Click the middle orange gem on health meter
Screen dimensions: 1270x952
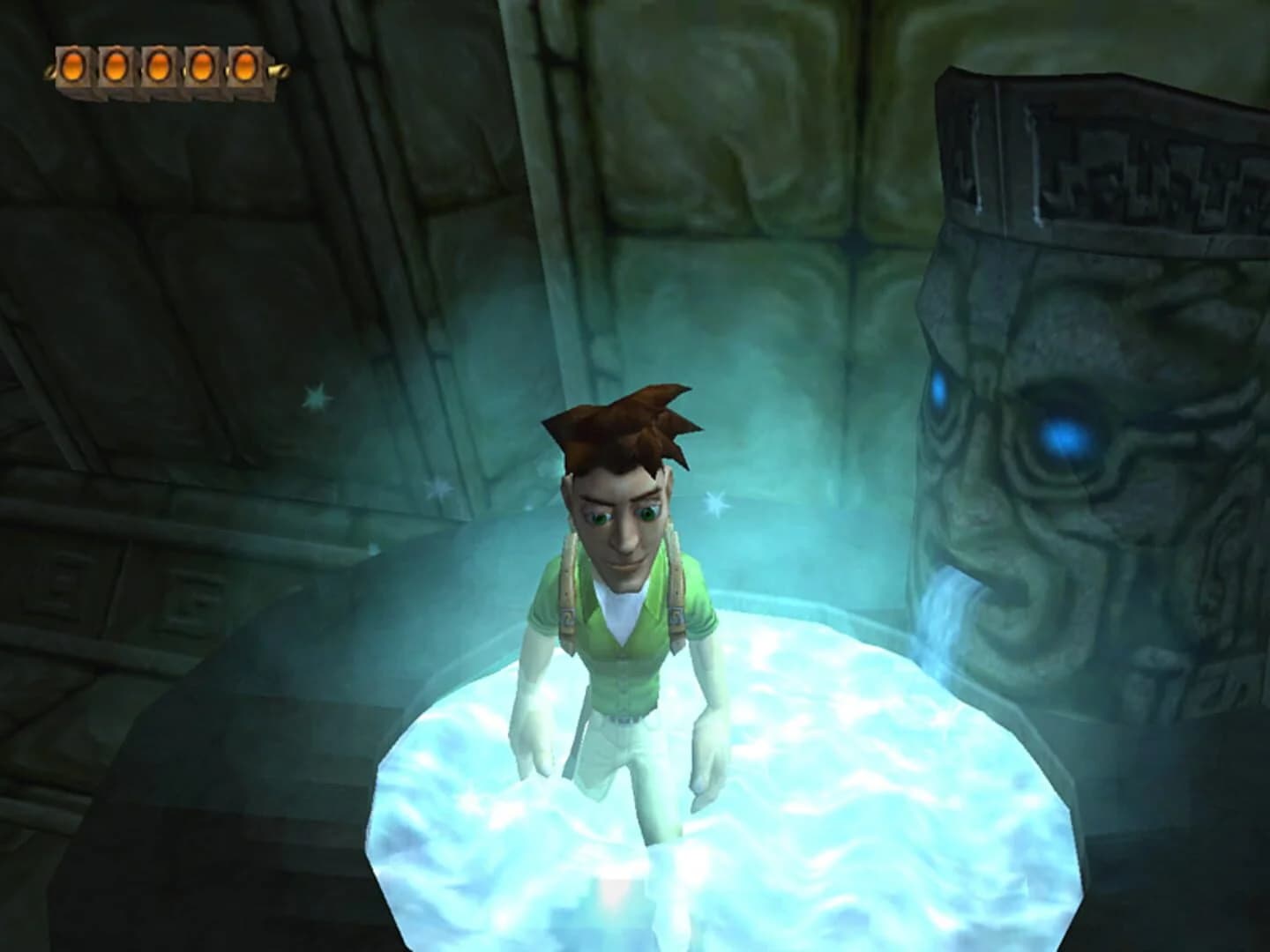point(159,63)
